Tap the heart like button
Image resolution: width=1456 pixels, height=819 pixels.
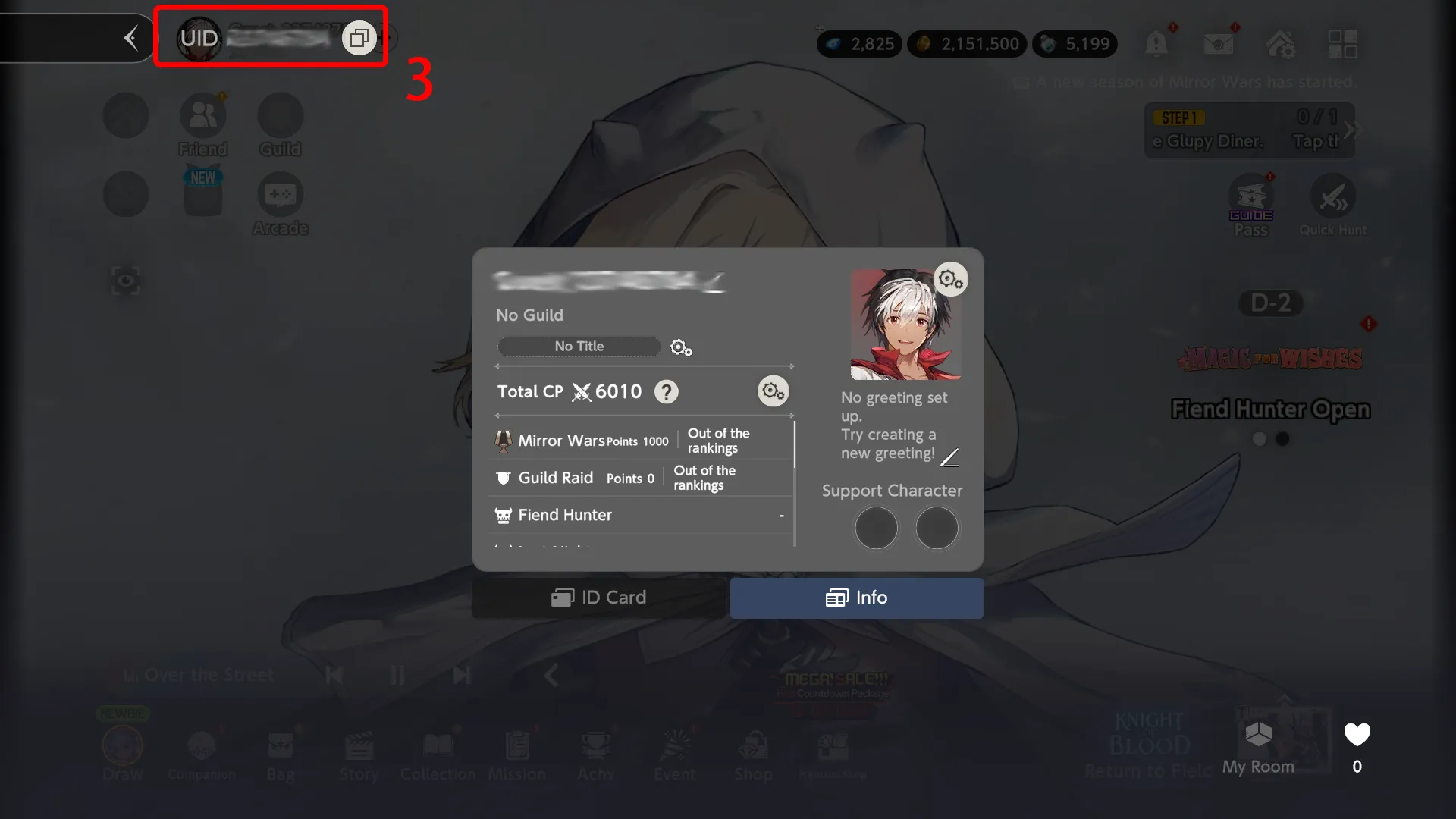click(1357, 735)
